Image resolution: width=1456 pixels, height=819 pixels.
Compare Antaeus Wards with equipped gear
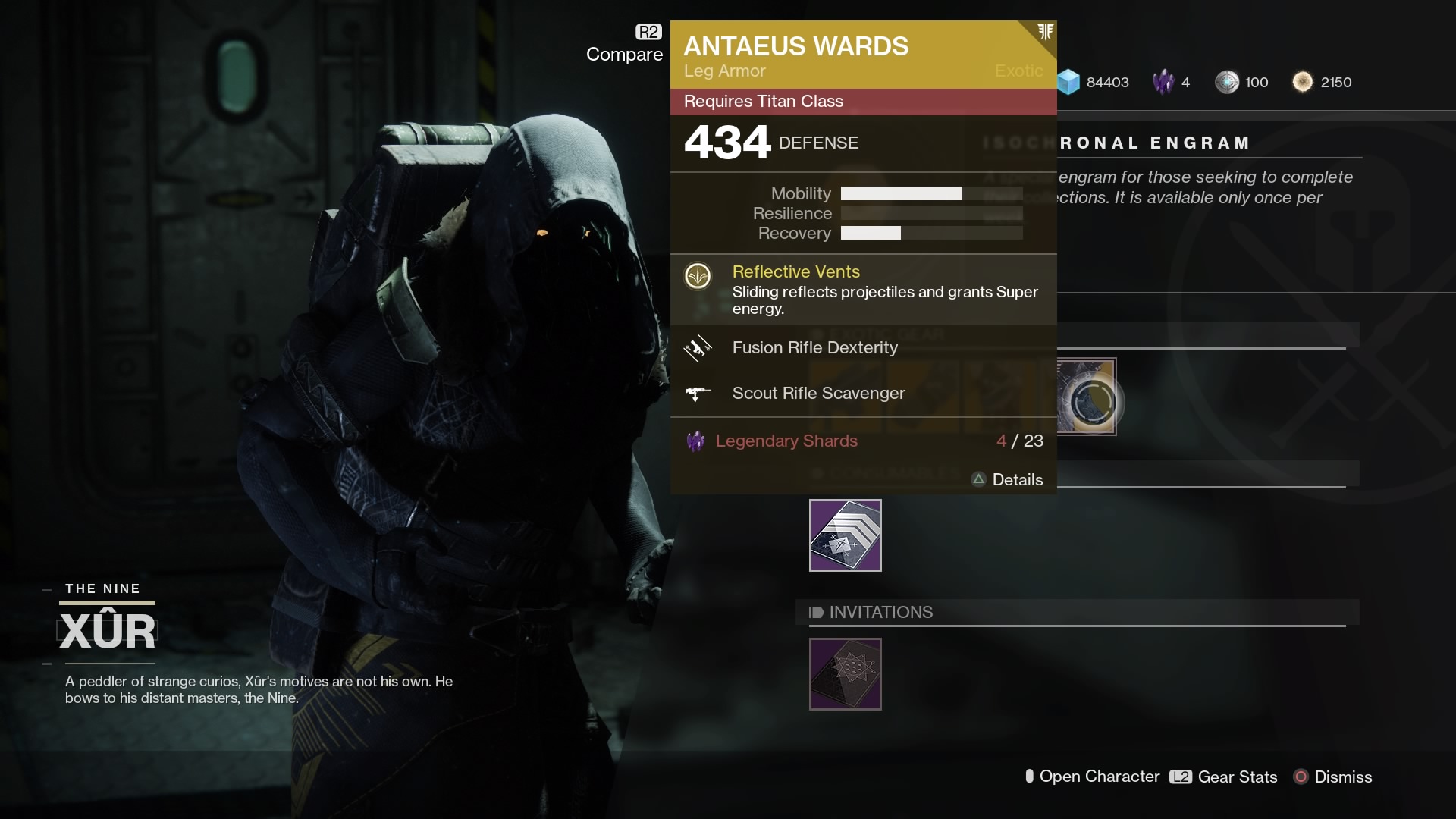tap(625, 45)
